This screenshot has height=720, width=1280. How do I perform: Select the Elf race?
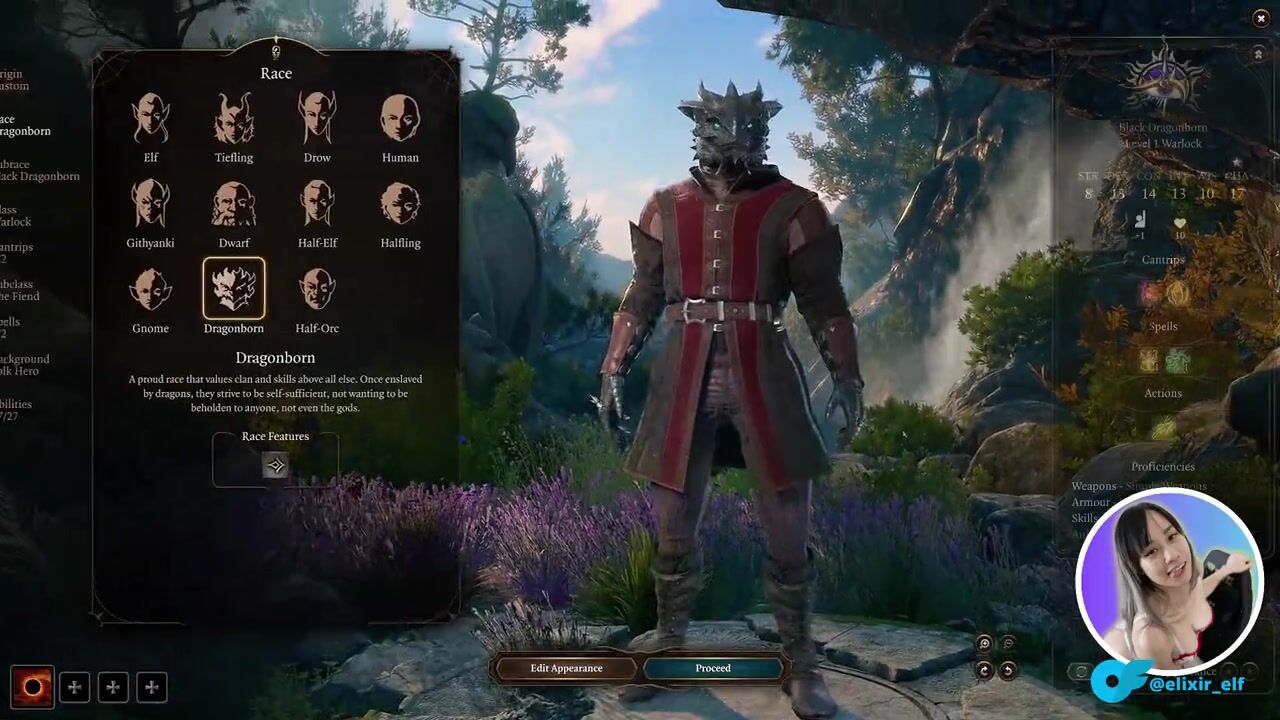[x=151, y=119]
